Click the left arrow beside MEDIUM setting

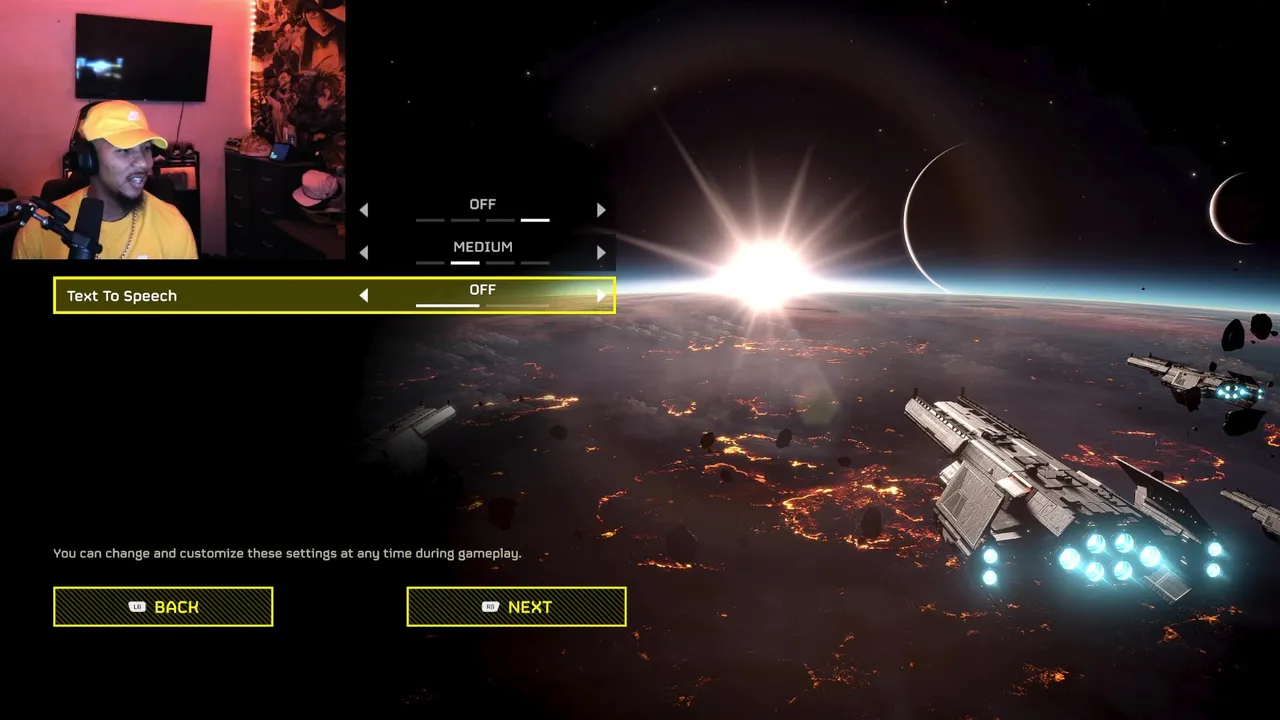tap(364, 253)
